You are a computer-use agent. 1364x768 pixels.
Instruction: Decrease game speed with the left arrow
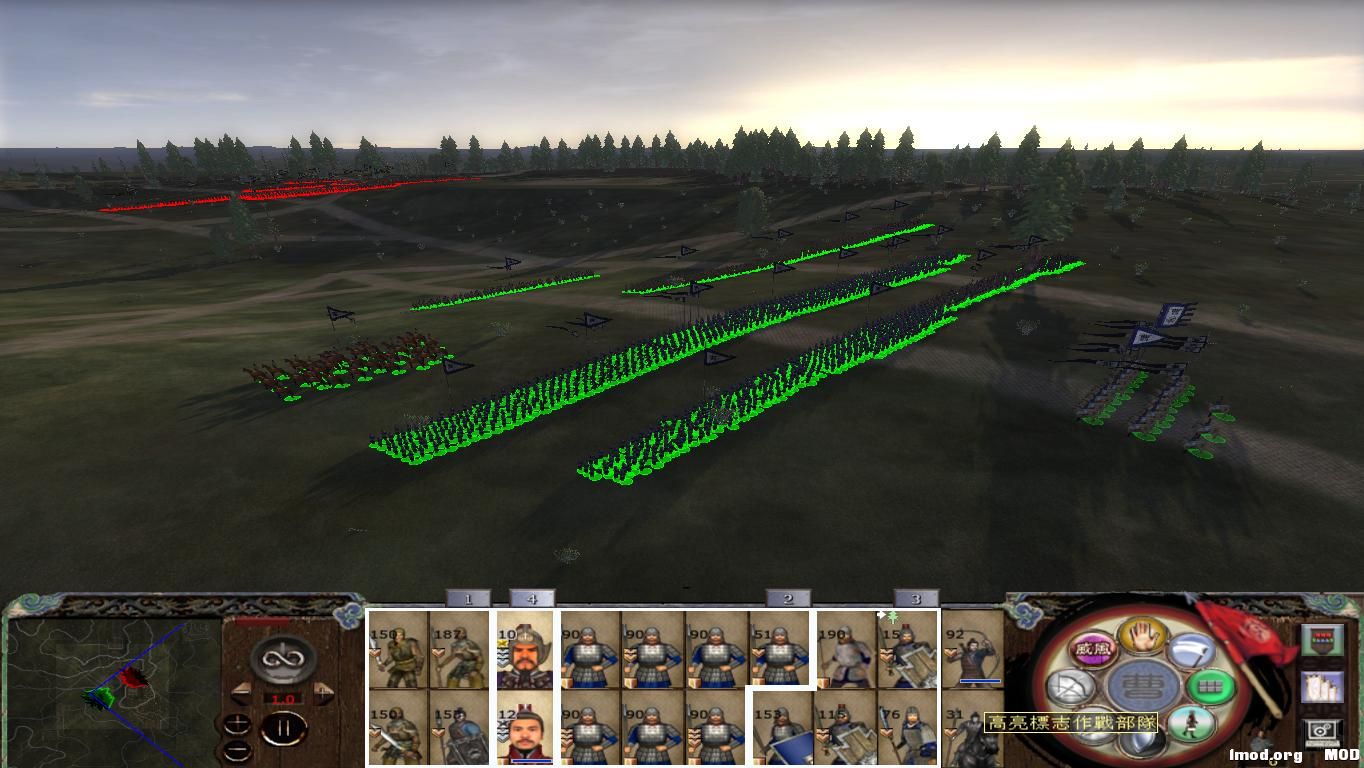pos(242,692)
